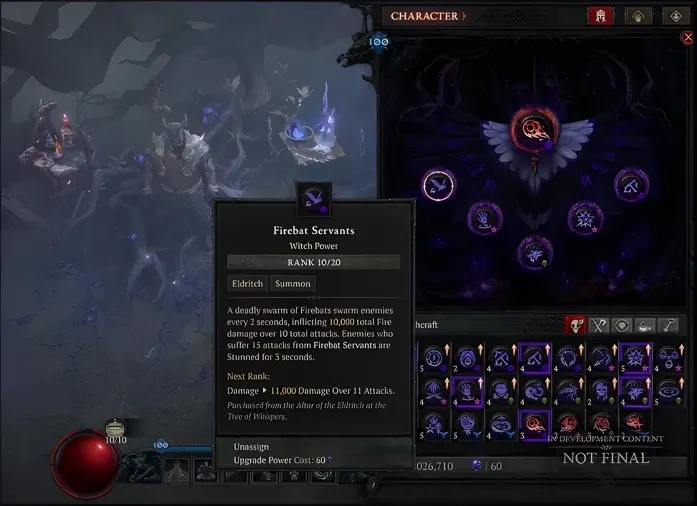Screen dimensions: 697x506
Task: Switch to the crossed axes filter tab
Action: click(599, 325)
